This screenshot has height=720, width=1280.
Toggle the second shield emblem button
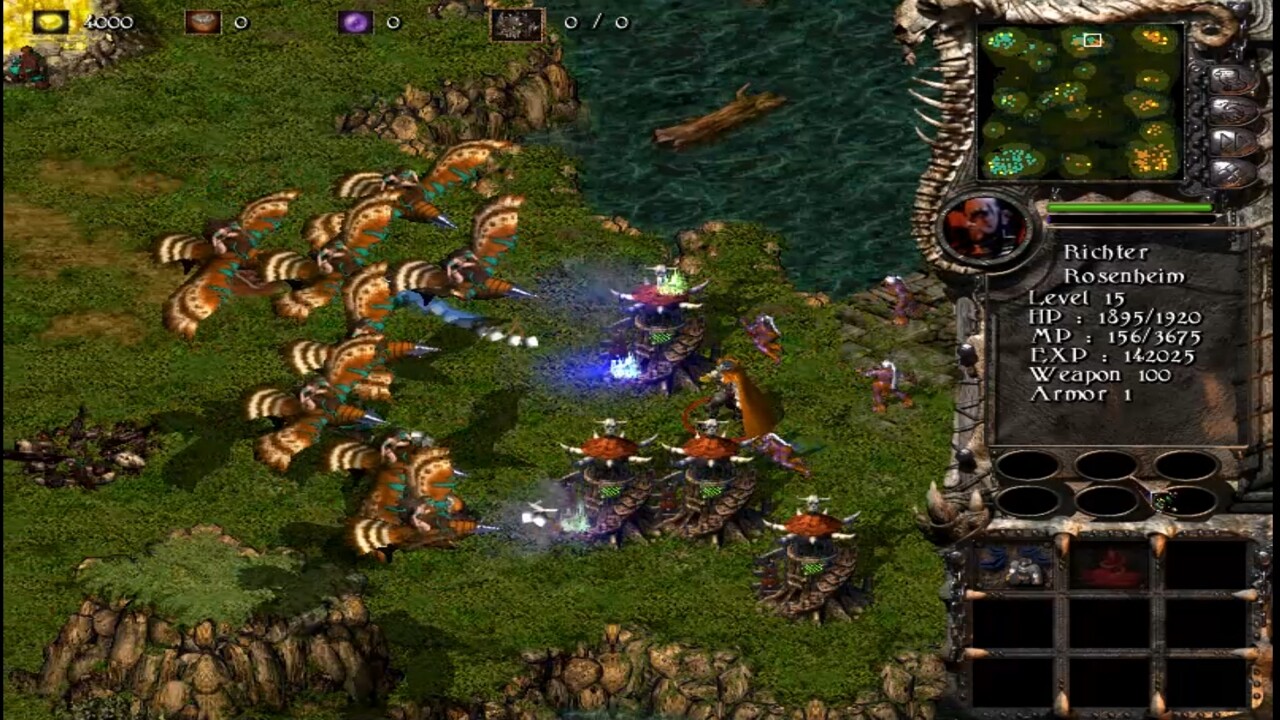pyautogui.click(x=1231, y=110)
